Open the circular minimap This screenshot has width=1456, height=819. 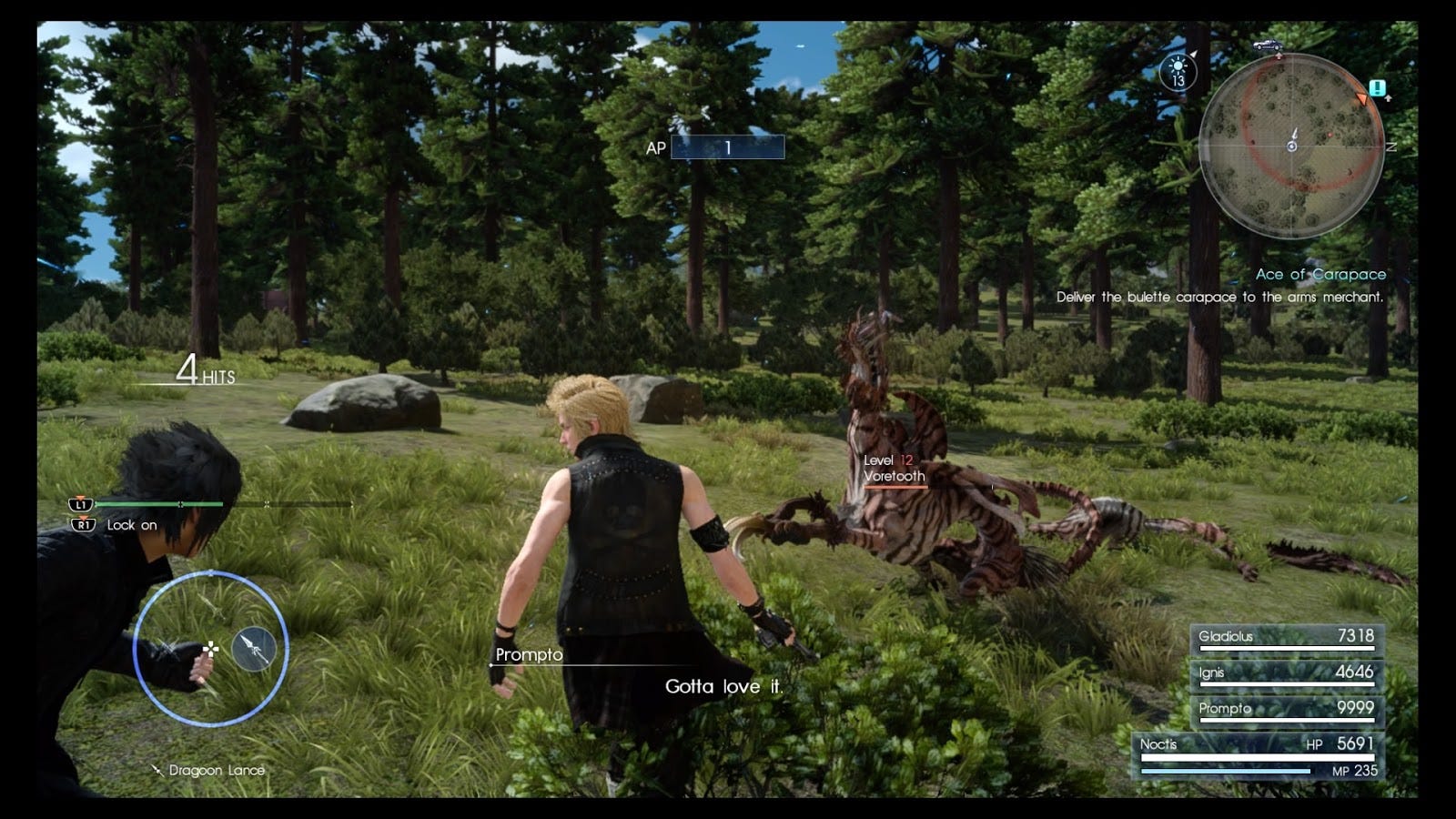1291,146
